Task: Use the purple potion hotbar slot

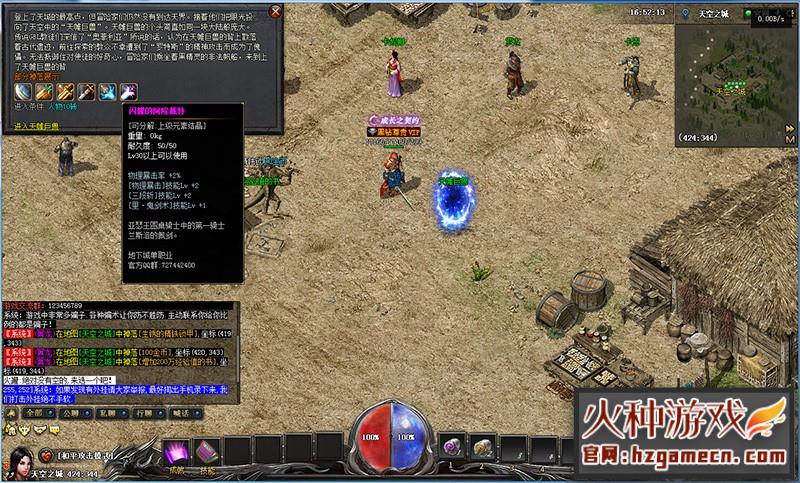Action: click(452, 445)
